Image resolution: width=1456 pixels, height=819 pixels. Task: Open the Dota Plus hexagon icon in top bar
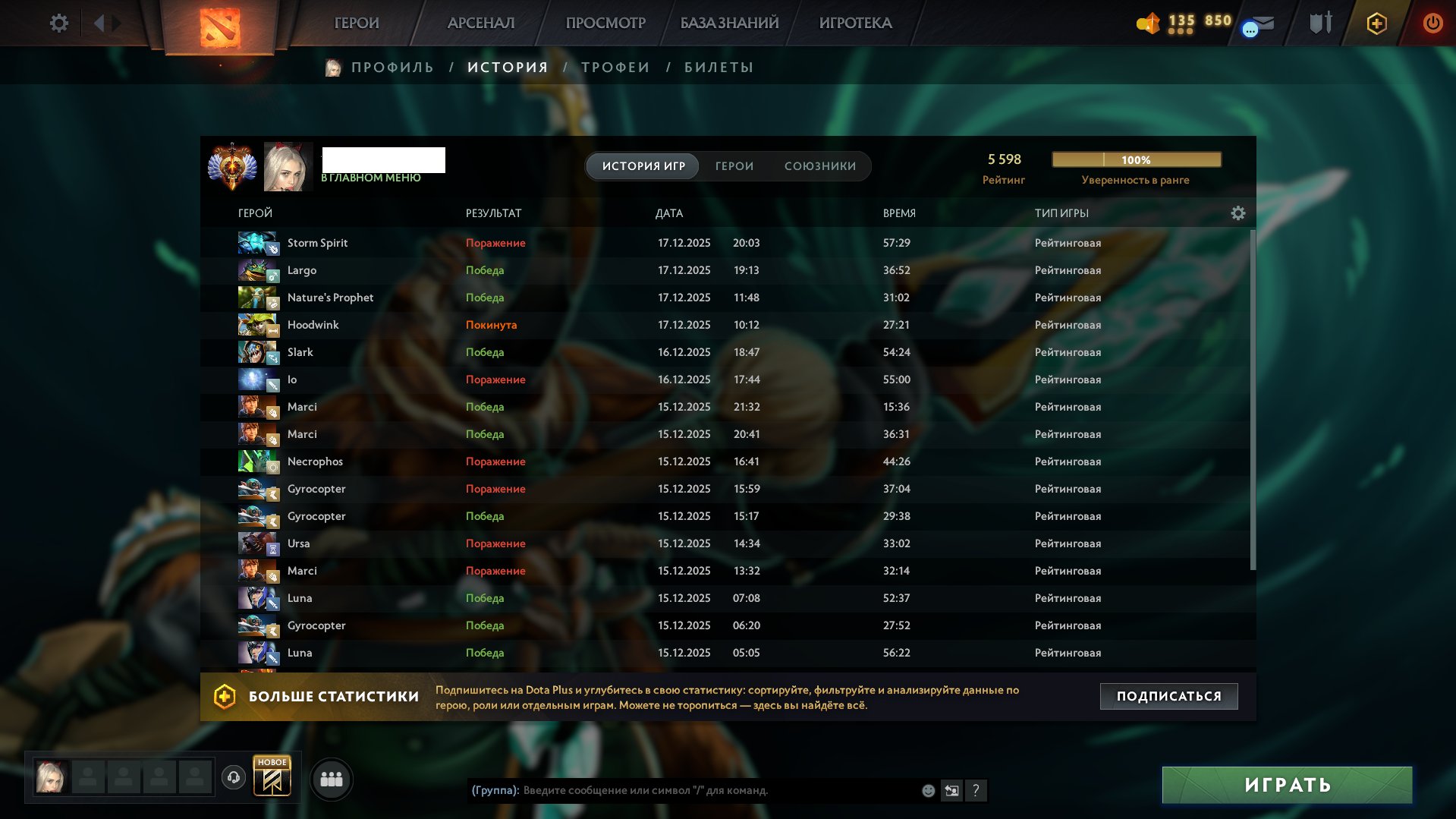(1376, 23)
